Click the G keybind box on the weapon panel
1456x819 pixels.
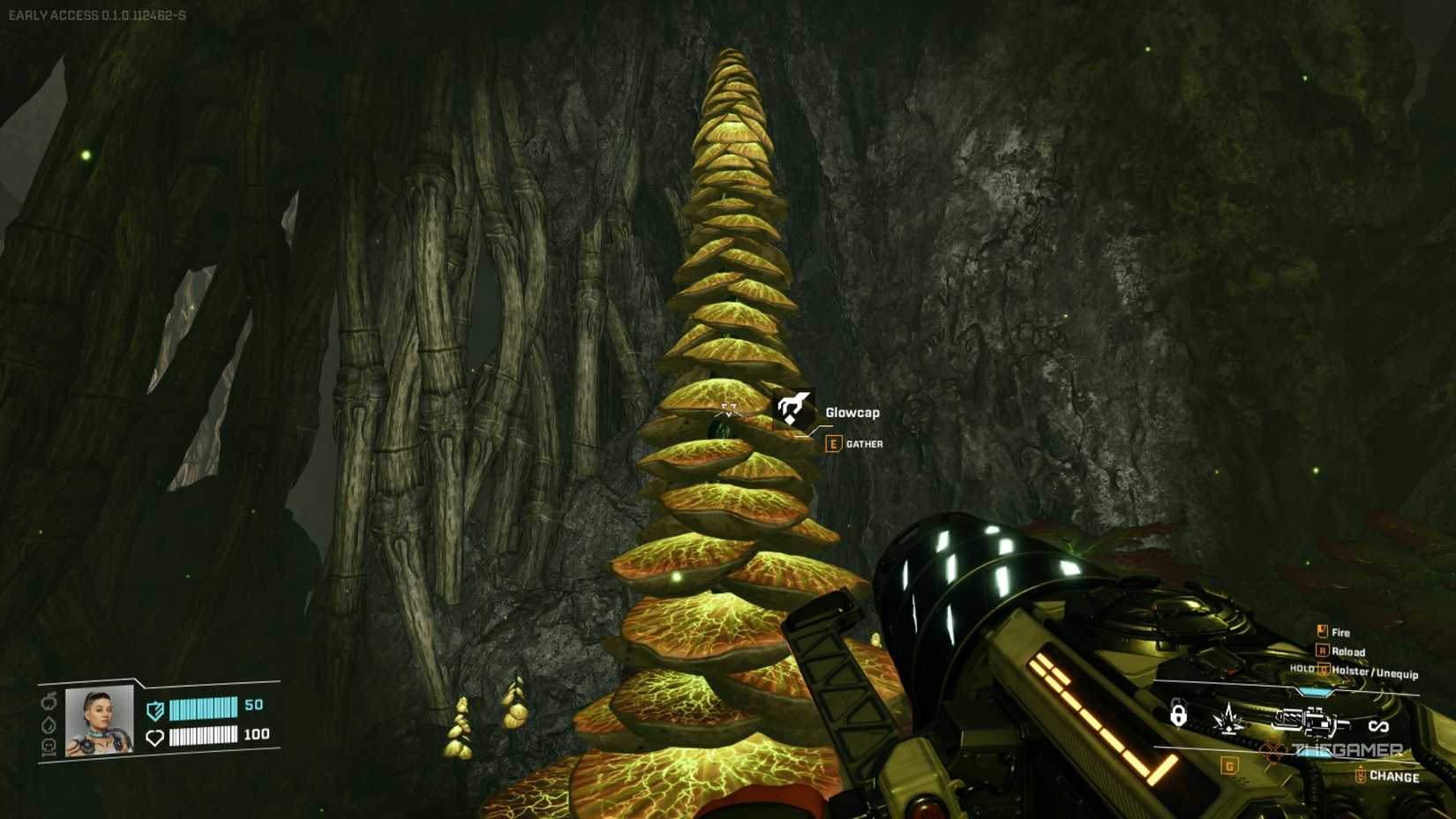[x=1229, y=766]
